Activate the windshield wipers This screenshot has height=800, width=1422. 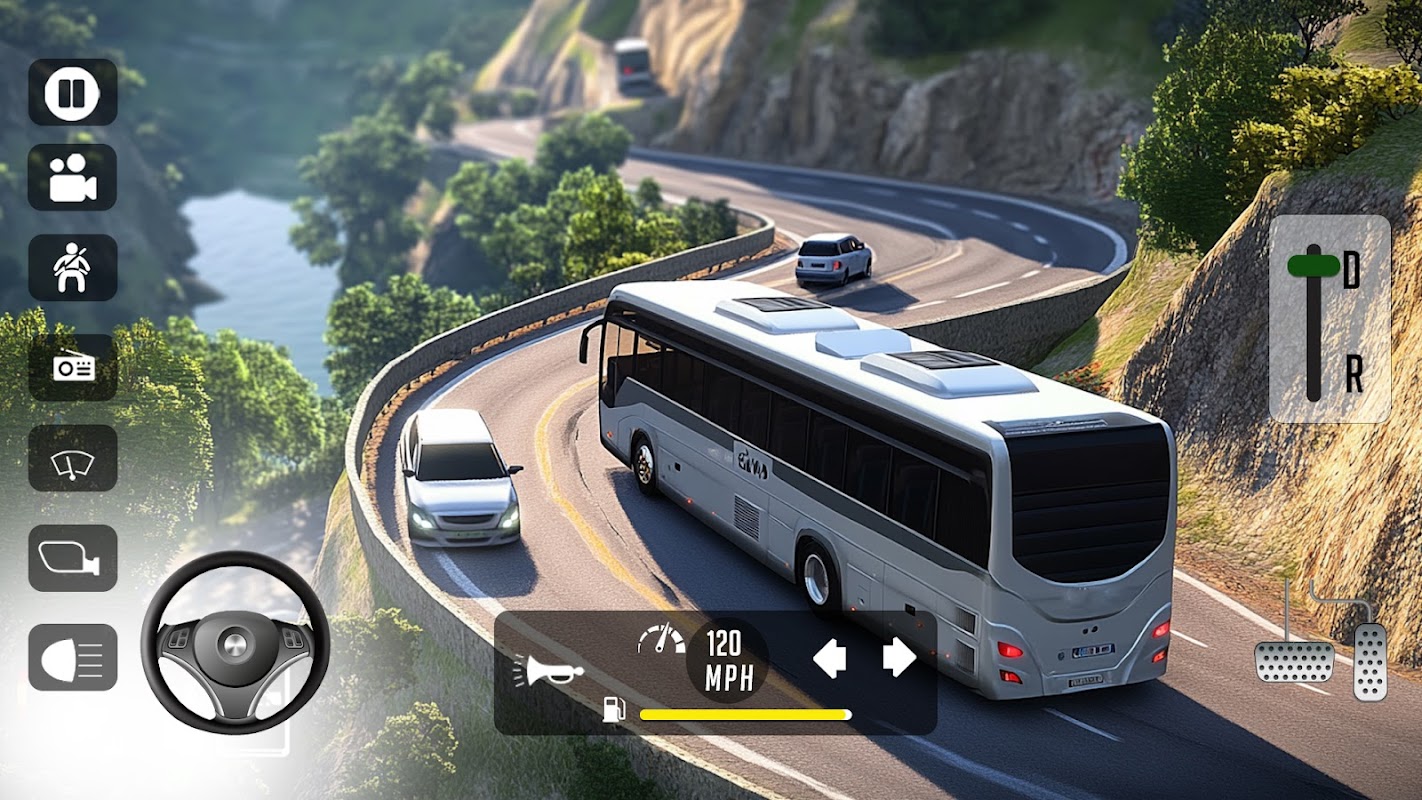[x=72, y=458]
